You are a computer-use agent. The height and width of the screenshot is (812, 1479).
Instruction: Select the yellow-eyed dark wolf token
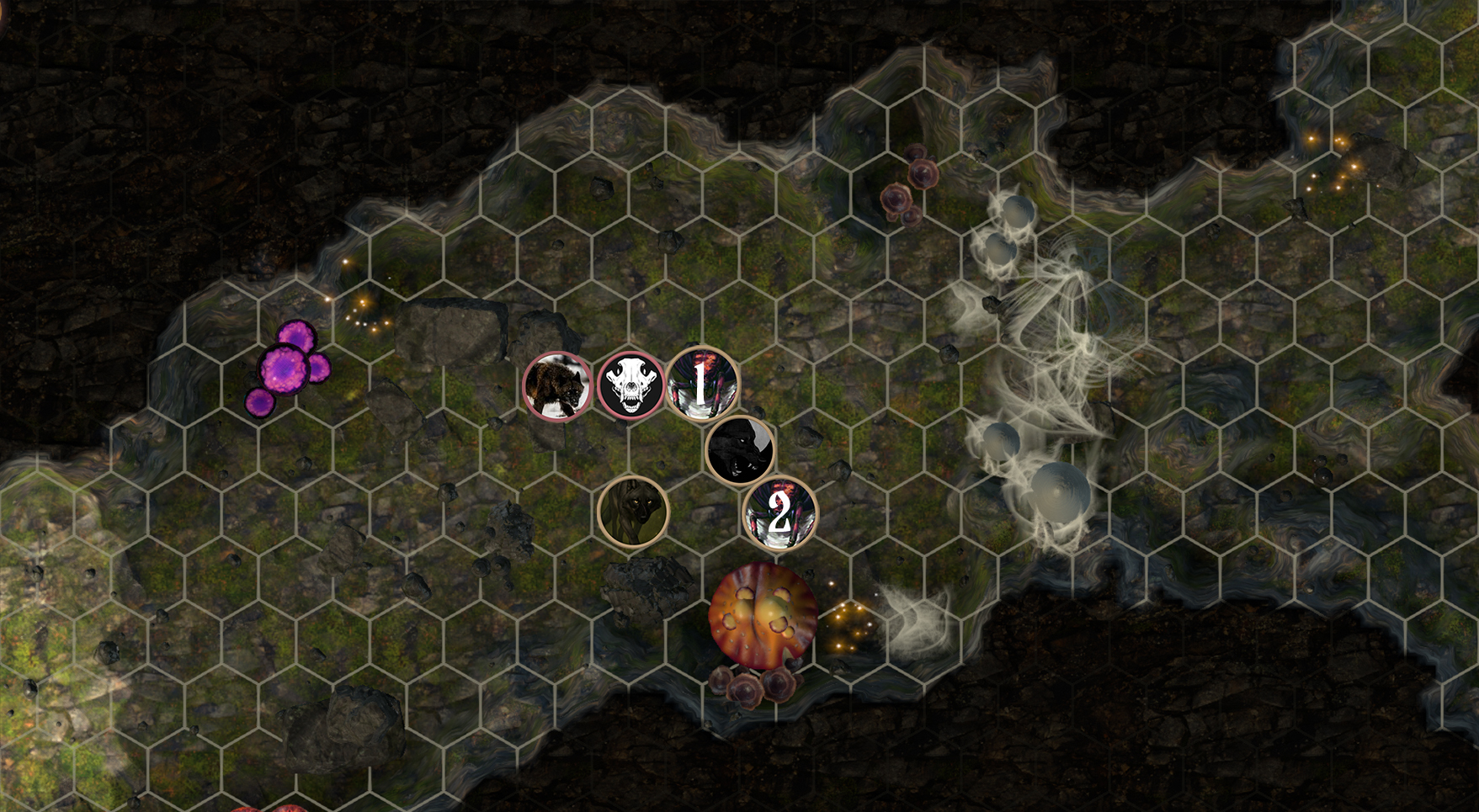pyautogui.click(x=633, y=512)
